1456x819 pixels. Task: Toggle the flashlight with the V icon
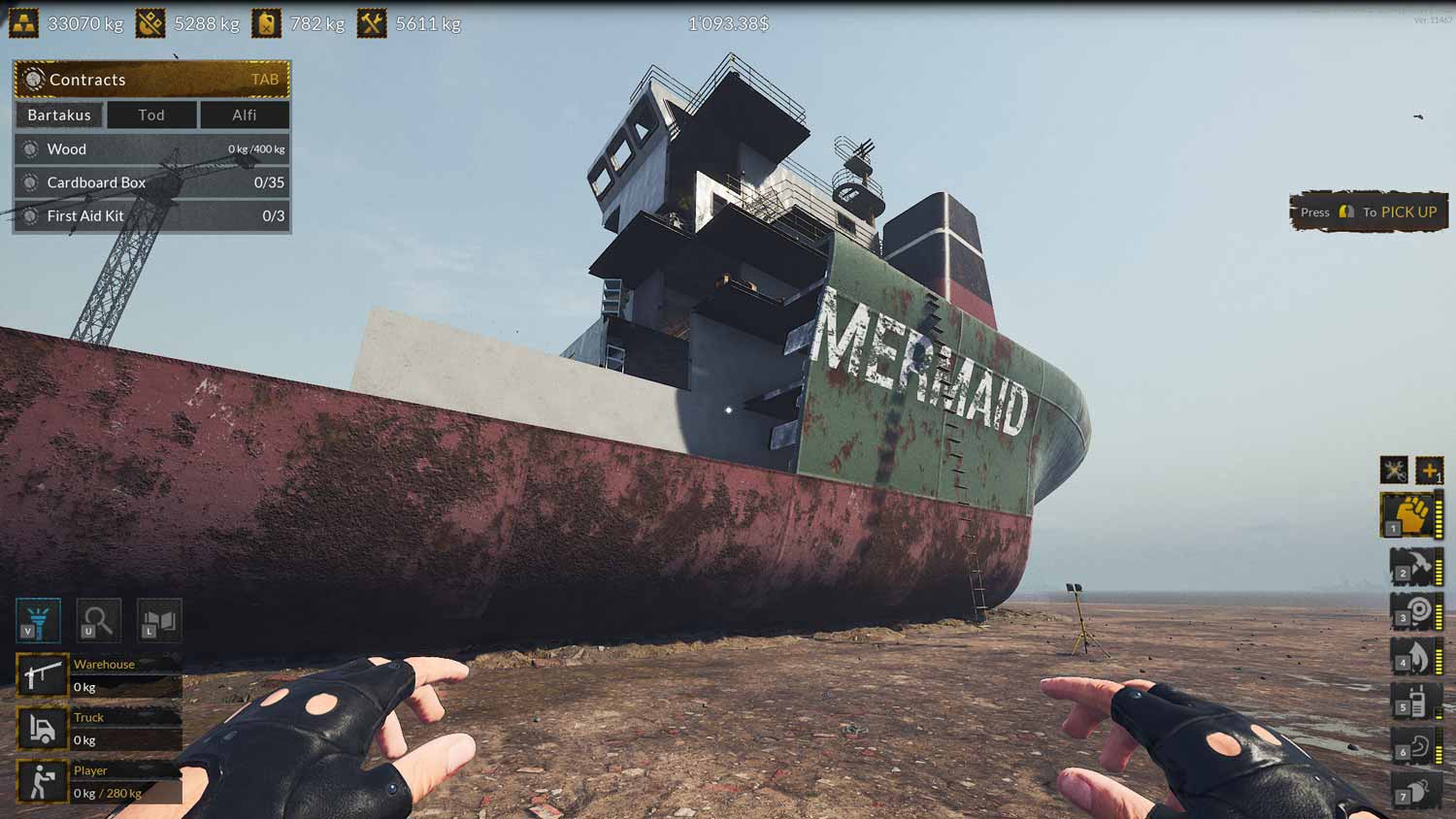tap(39, 619)
